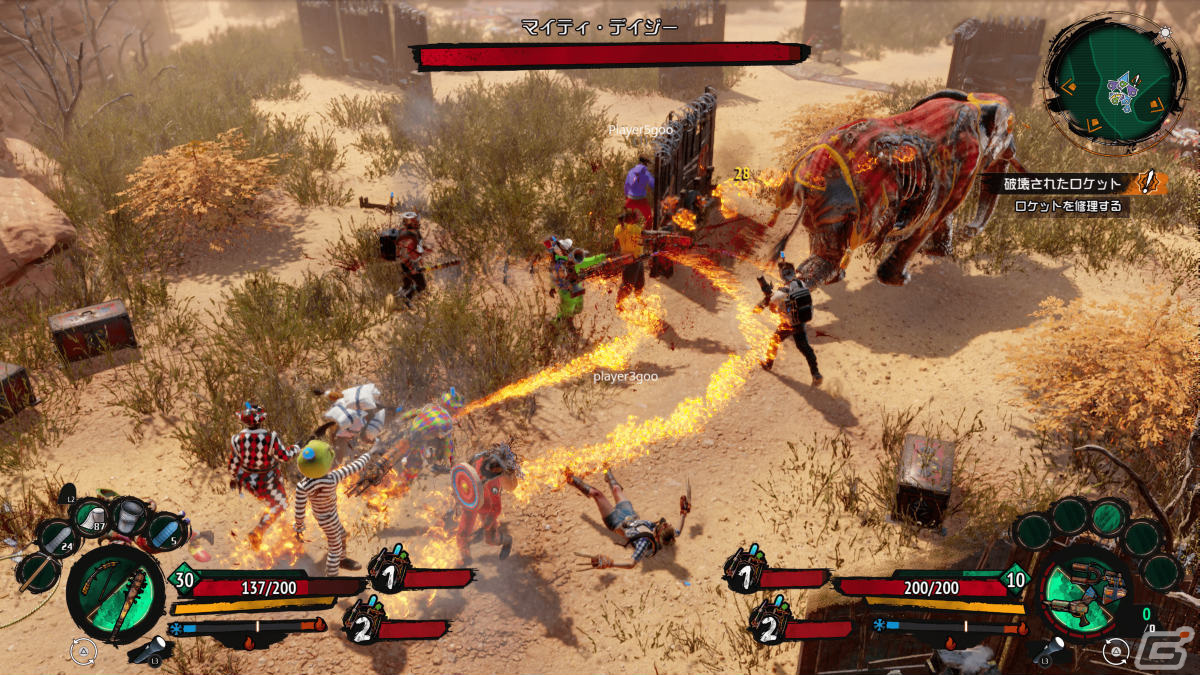Use the metal bucket item slot
Image resolution: width=1200 pixels, height=675 pixels.
pos(130,514)
